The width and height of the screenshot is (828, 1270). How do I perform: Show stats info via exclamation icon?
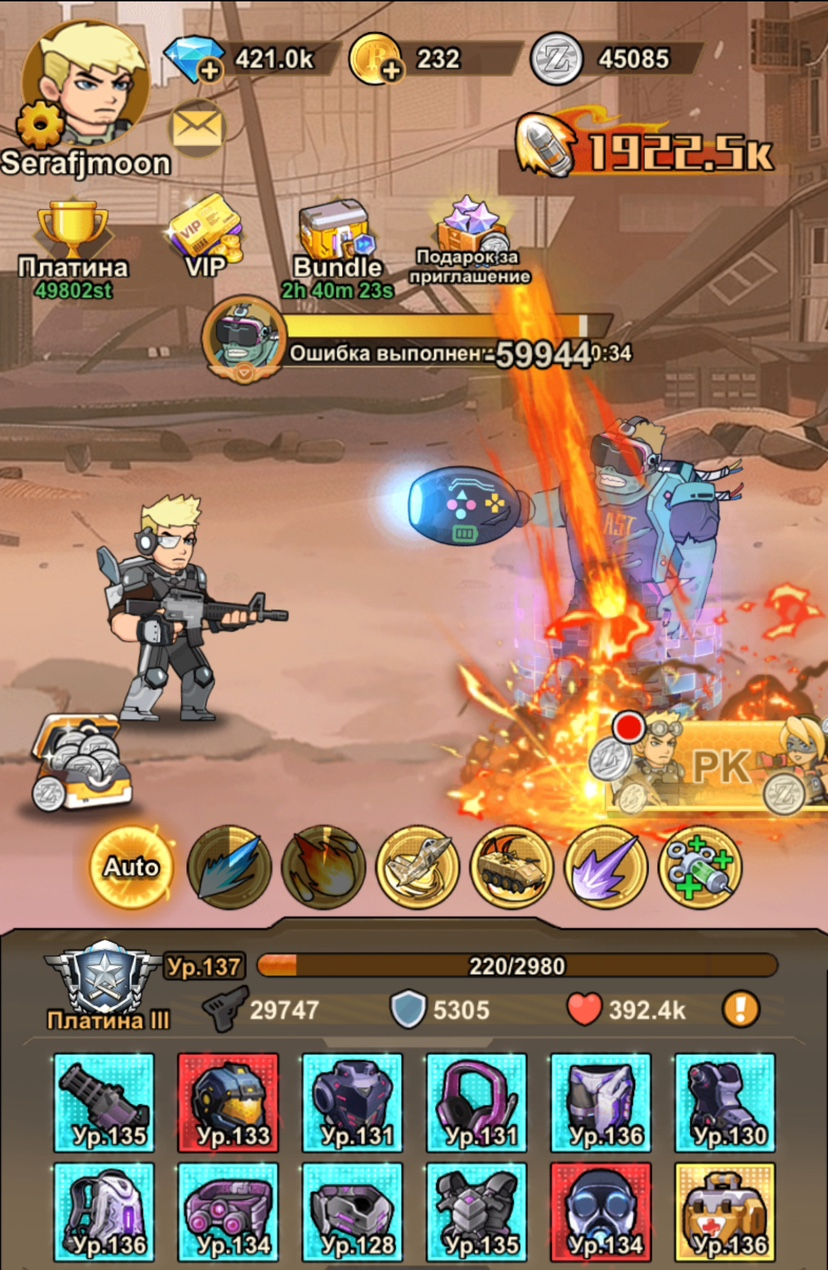(740, 1010)
